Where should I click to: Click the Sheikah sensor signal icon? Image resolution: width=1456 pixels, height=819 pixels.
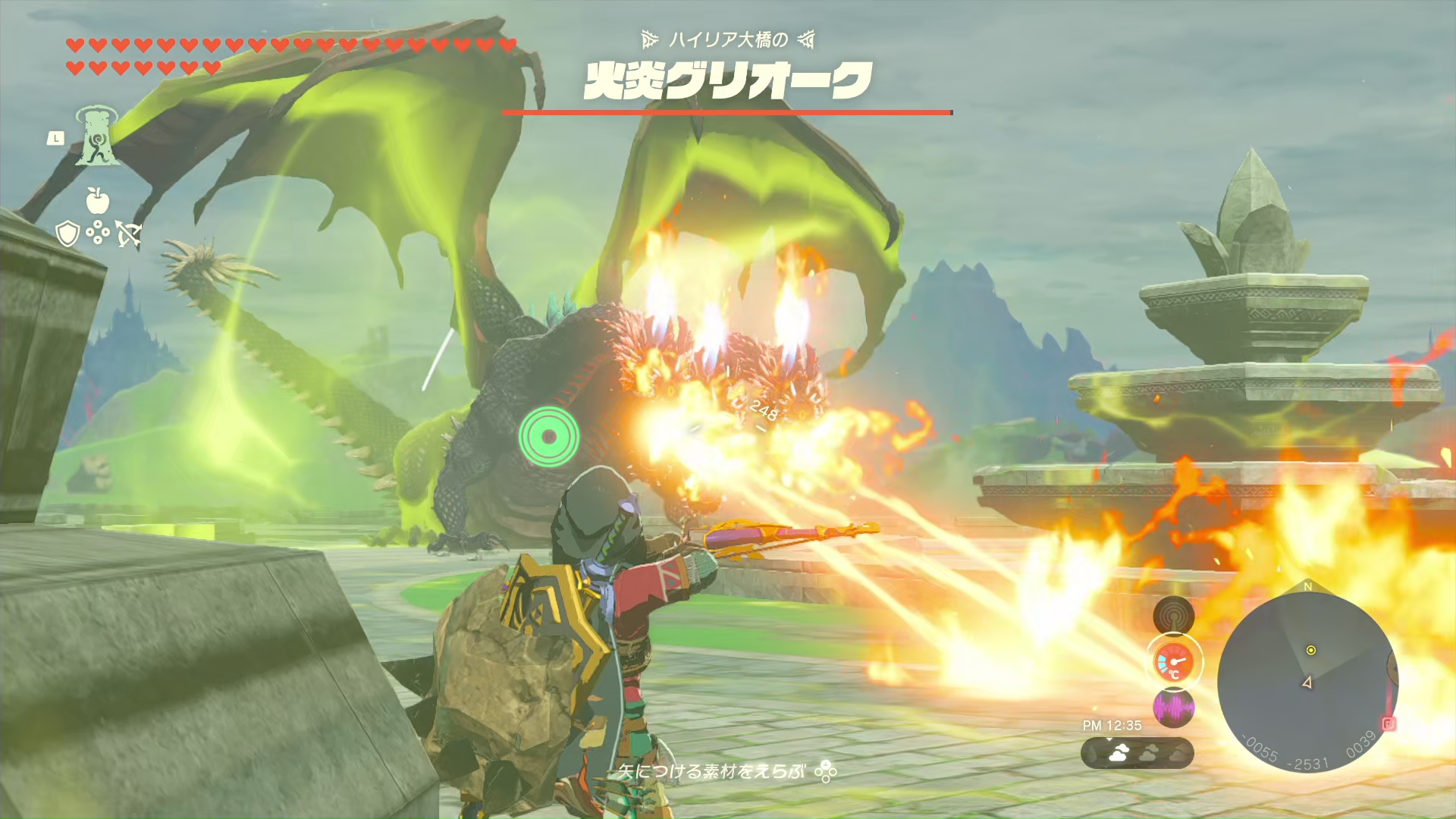click(1173, 615)
